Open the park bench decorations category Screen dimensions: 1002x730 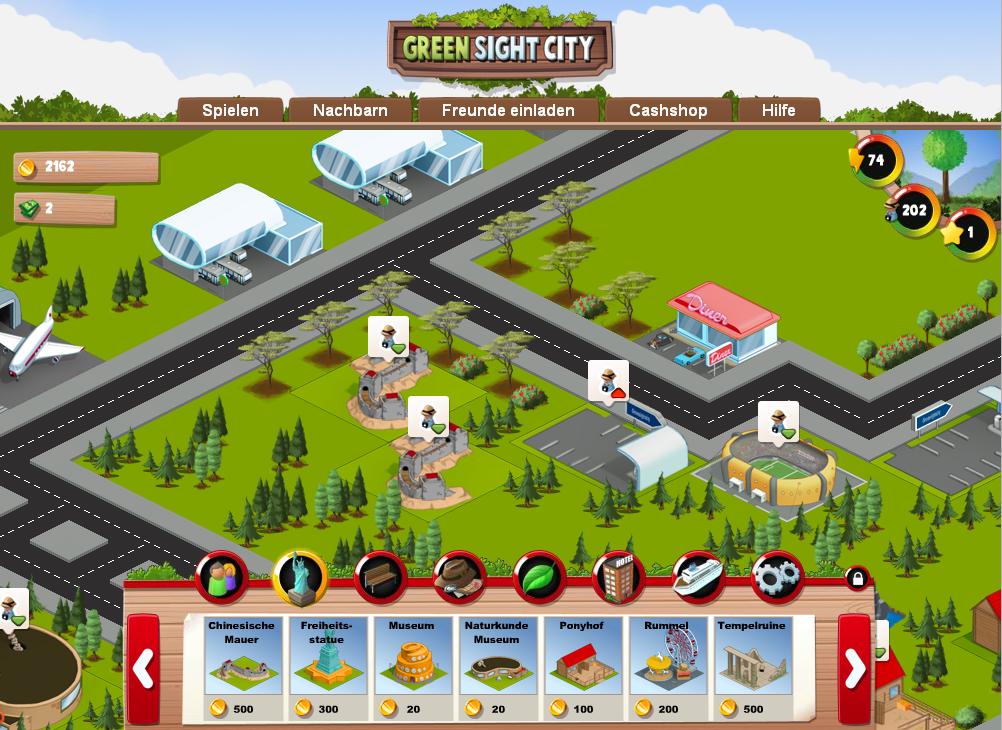pyautogui.click(x=380, y=577)
